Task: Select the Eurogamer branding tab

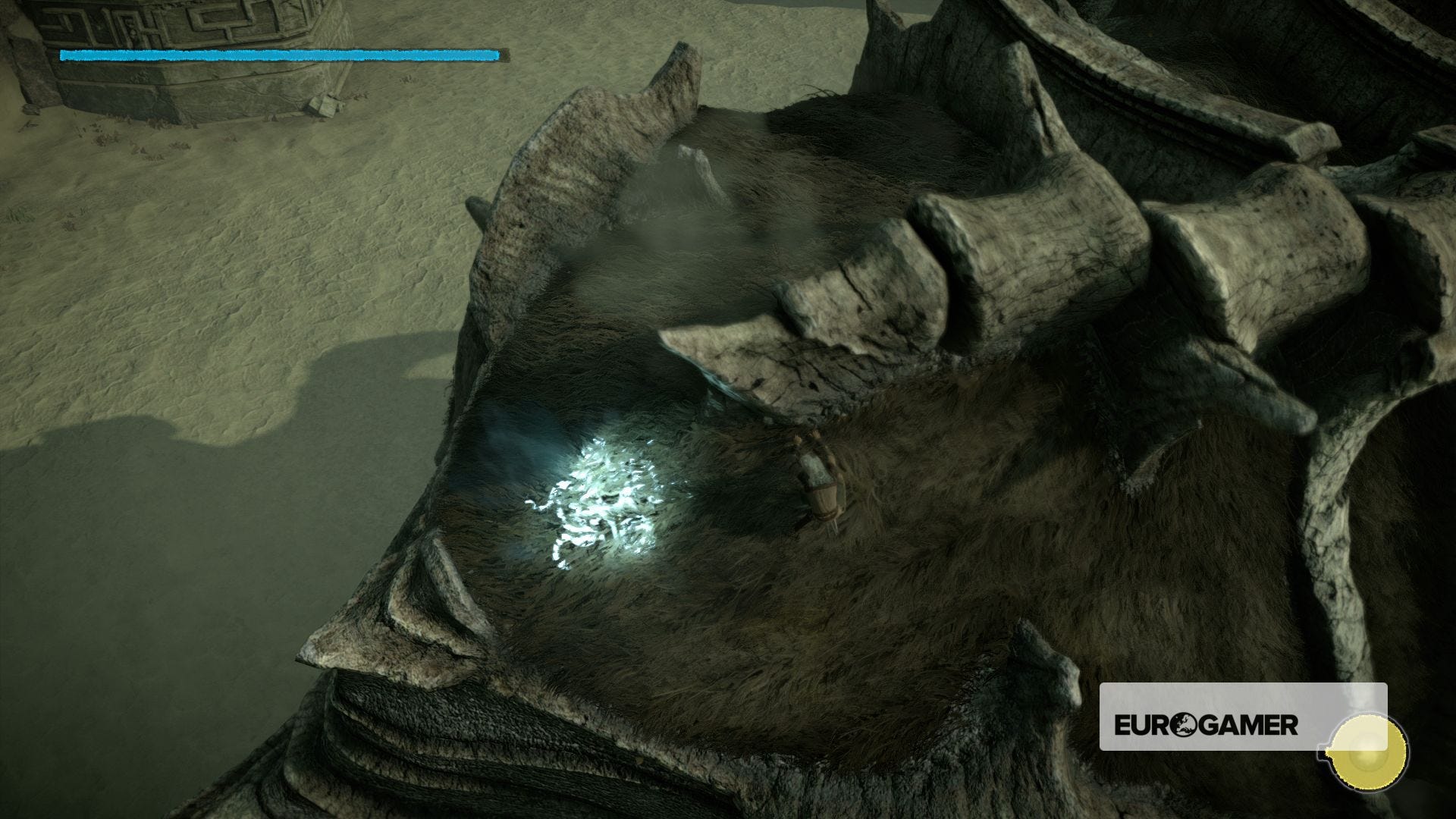Action: 1206,724
